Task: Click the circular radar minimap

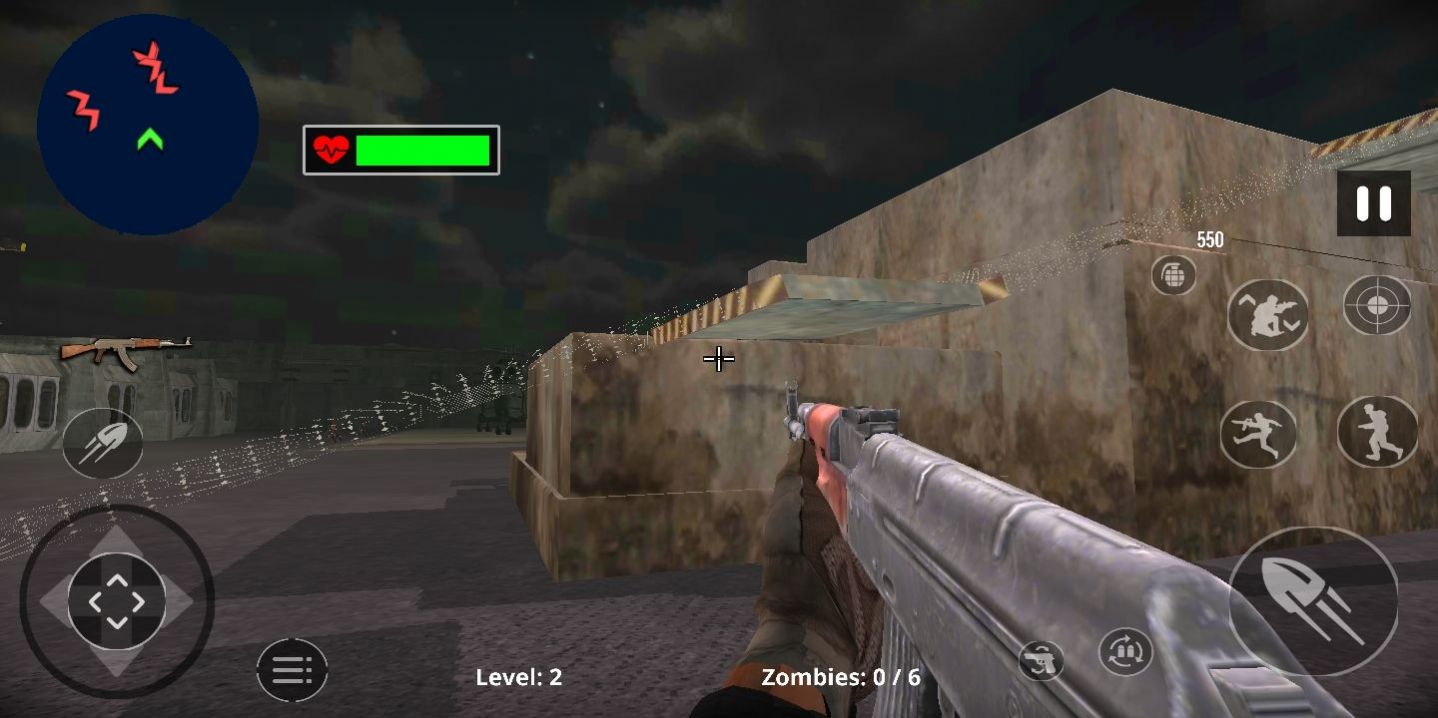Action: 148,125
